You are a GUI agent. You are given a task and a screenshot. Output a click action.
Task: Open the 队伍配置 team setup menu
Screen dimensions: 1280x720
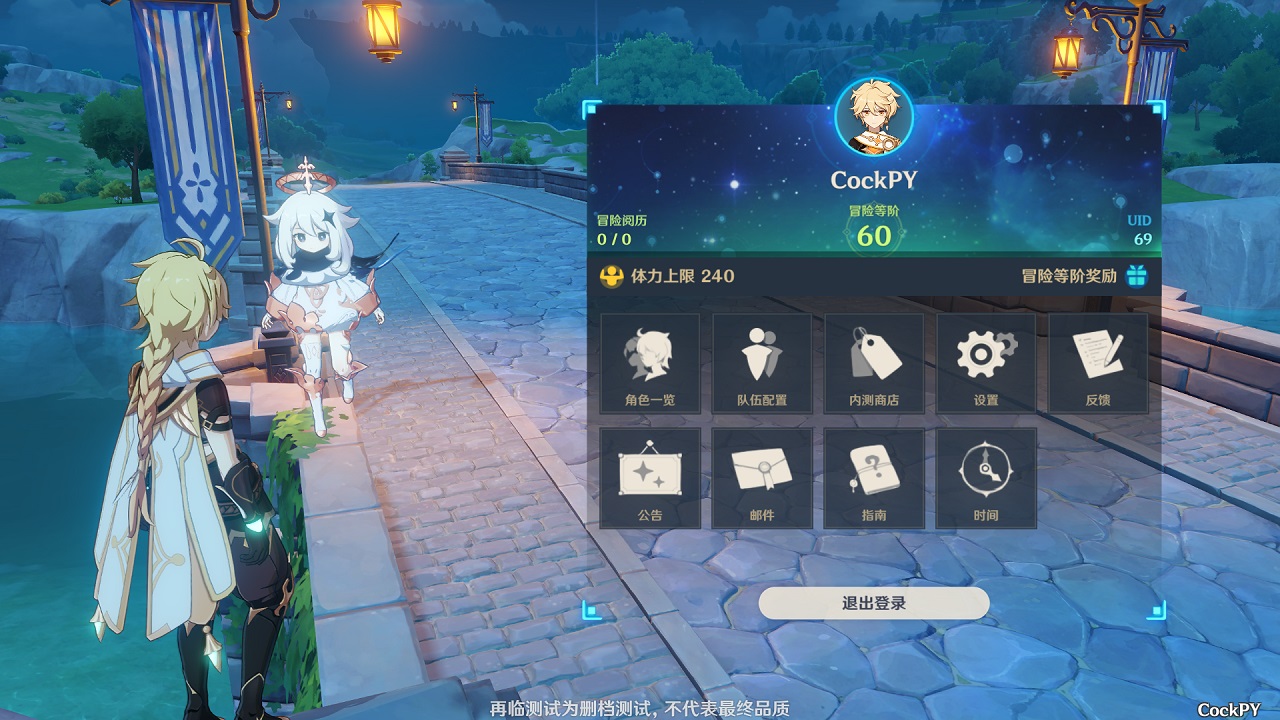point(762,363)
